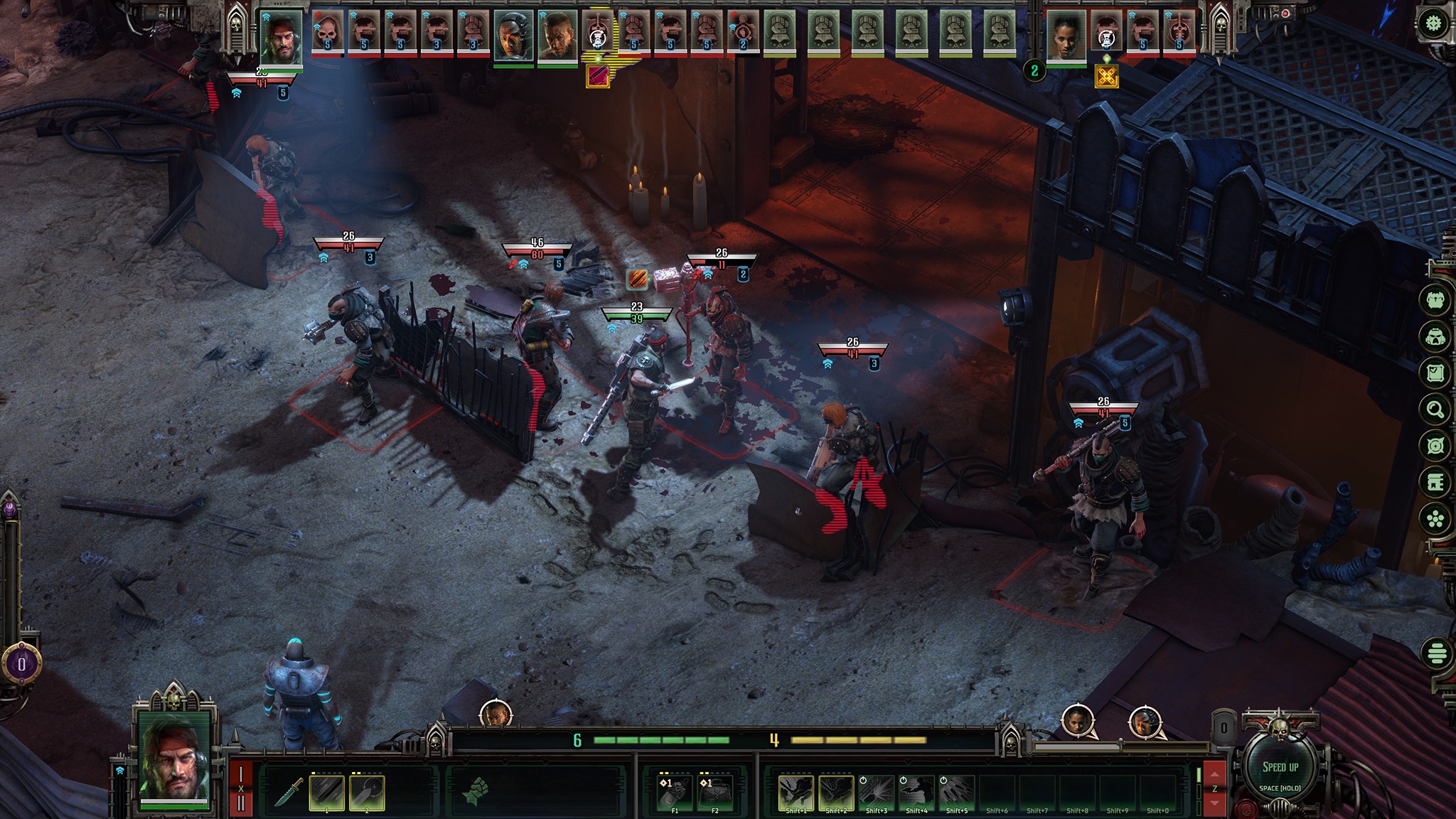Open the journal panel from the sidebar
Screen dimensions: 1456x819
click(1434, 373)
